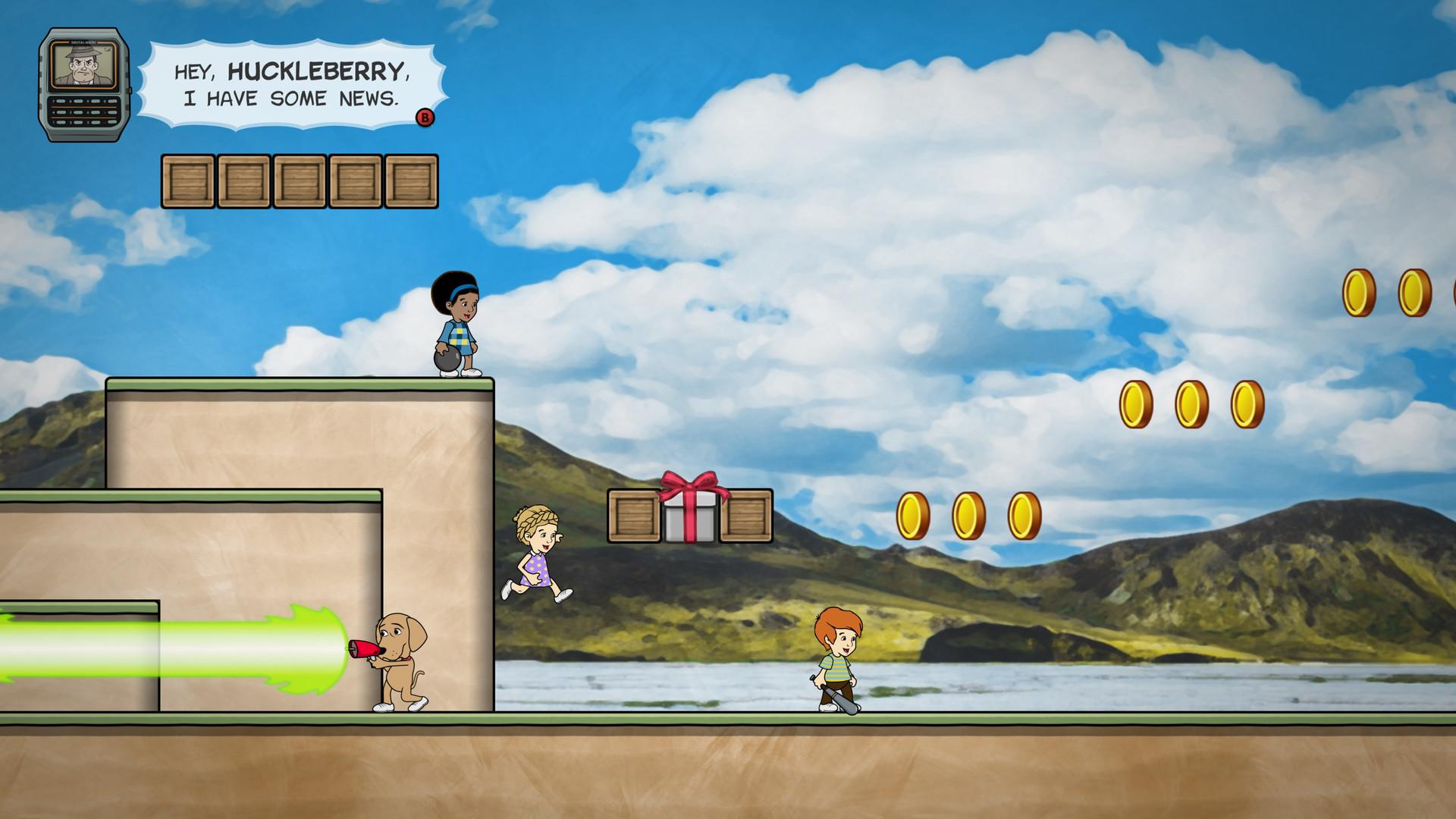The image size is (1456, 819).
Task: Click the middle crate of the five floating crates
Action: tap(299, 180)
